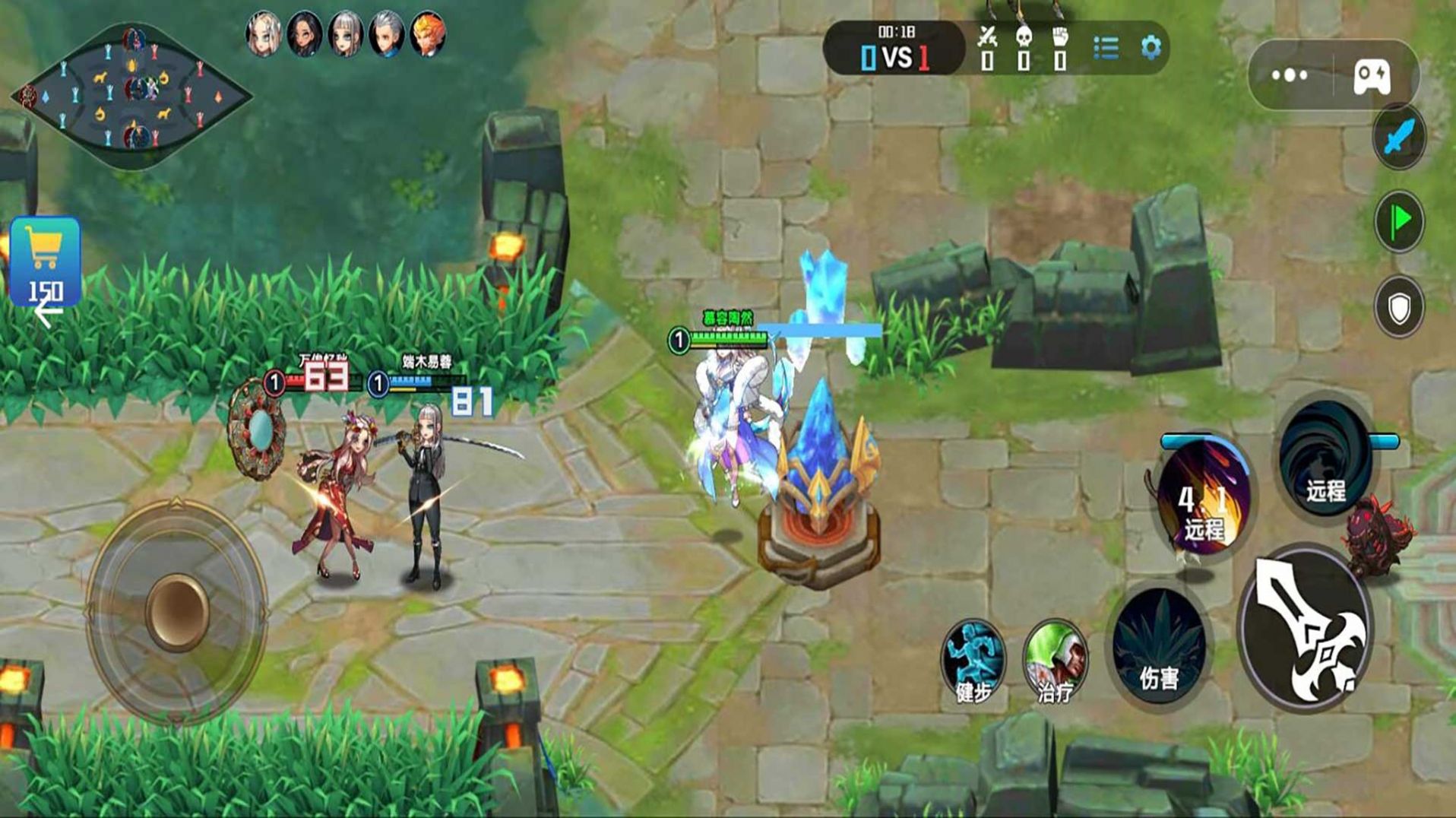Open settings via the gear icon
The image size is (1456, 818).
pos(1151,48)
